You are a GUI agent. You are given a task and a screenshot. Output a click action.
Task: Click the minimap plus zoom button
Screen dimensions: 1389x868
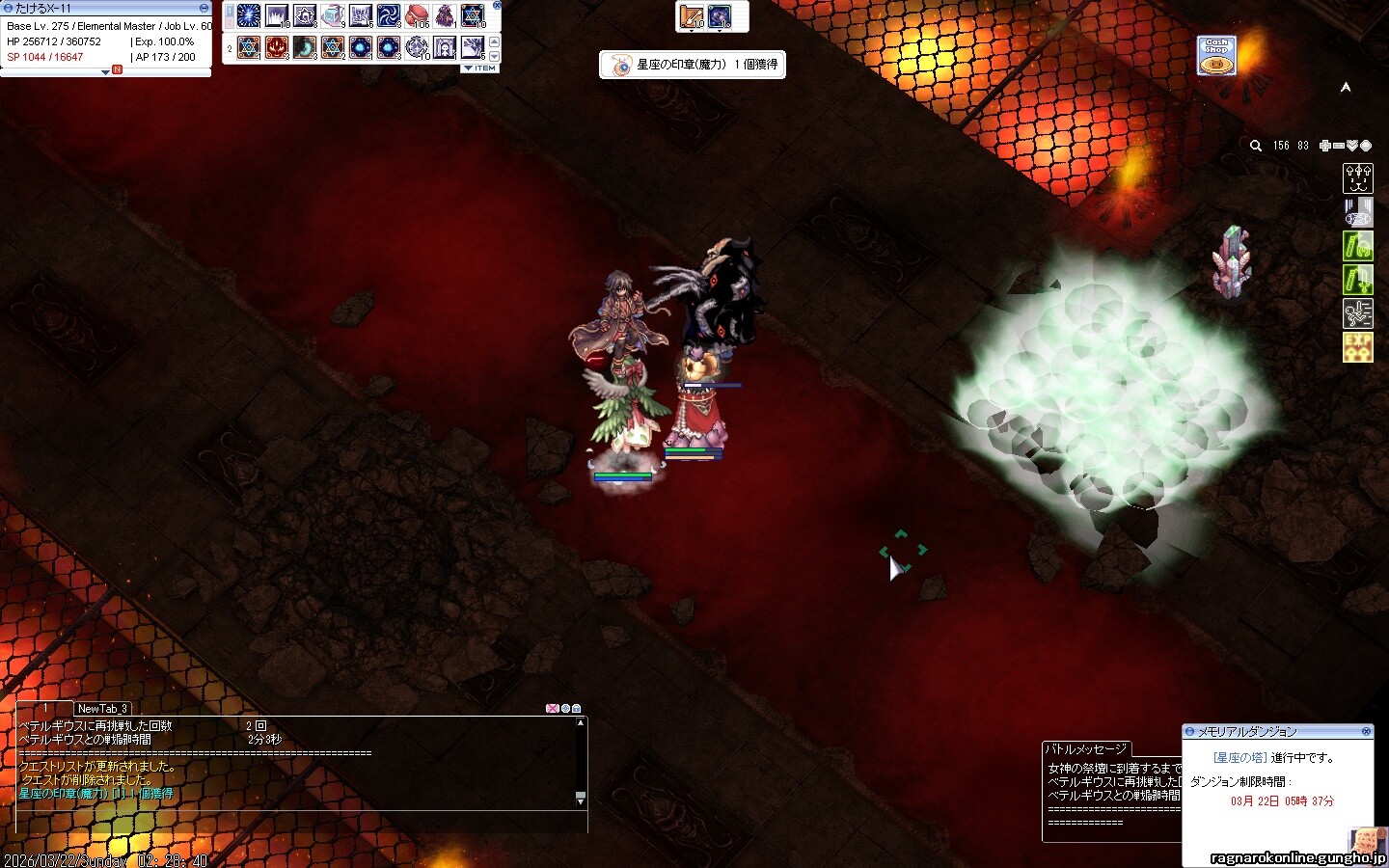[1325, 146]
